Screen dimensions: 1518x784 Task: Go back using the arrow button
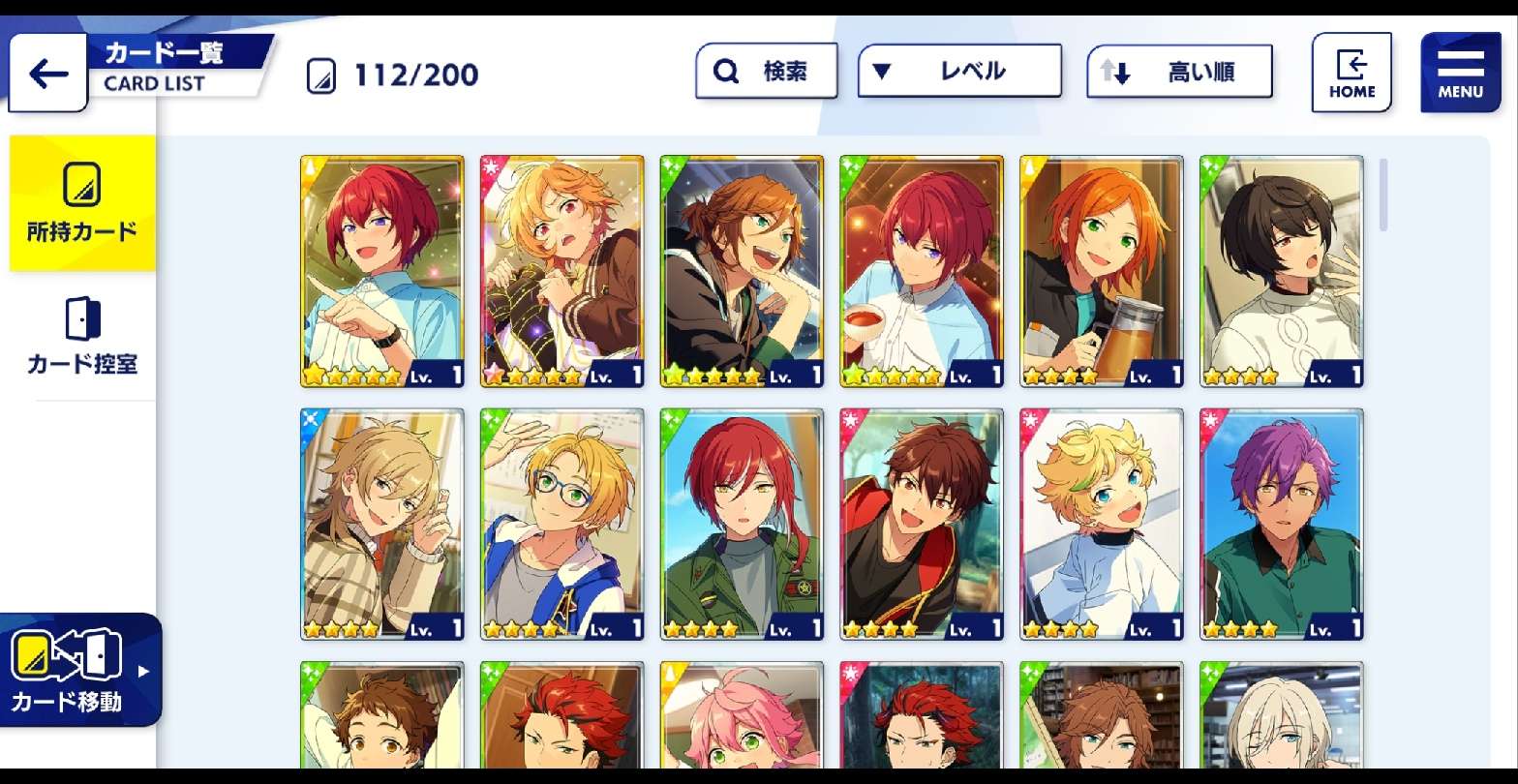pyautogui.click(x=48, y=74)
